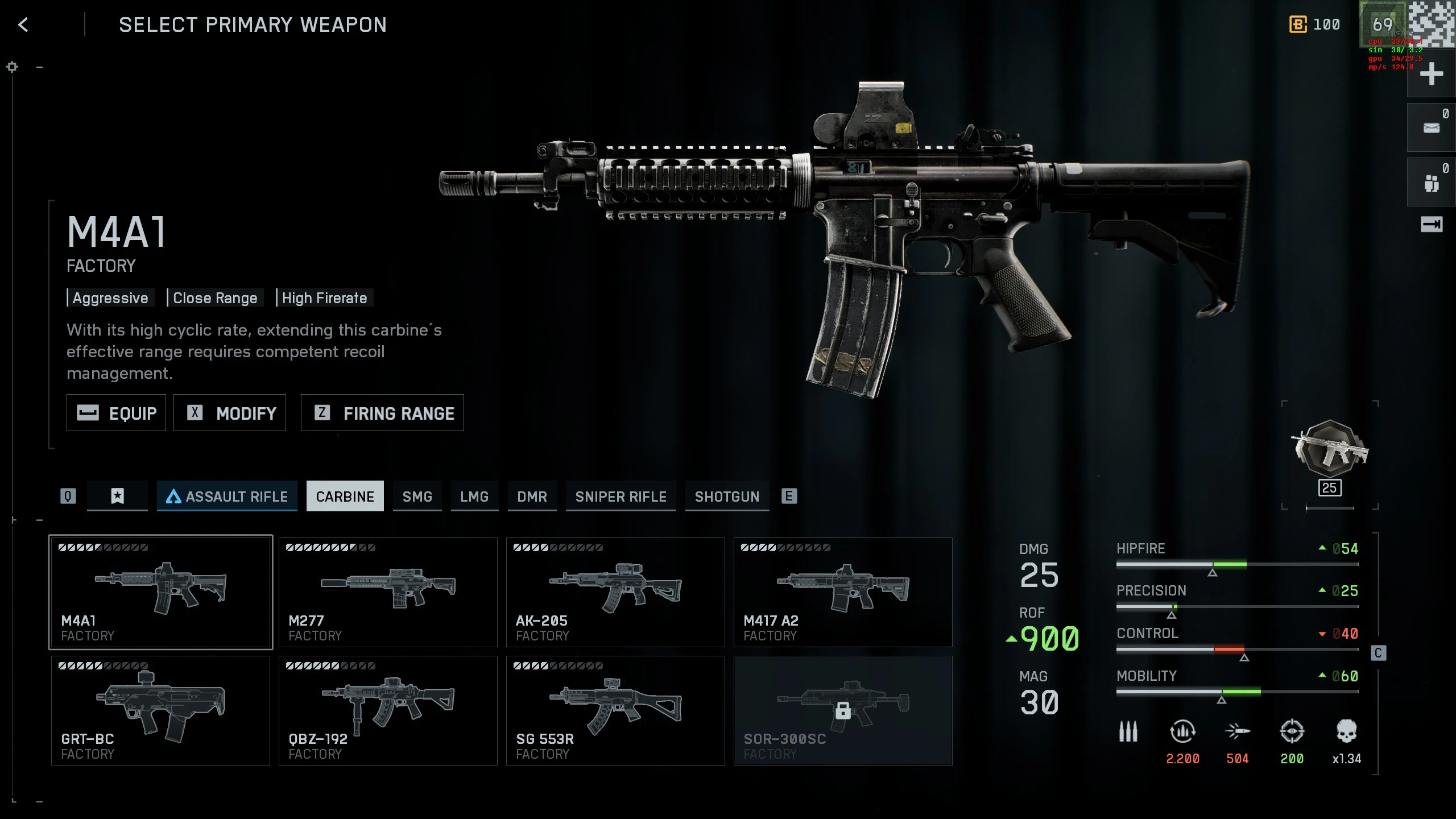Equip the M4A1 weapon
This screenshot has height=819, width=1456.
click(x=116, y=413)
